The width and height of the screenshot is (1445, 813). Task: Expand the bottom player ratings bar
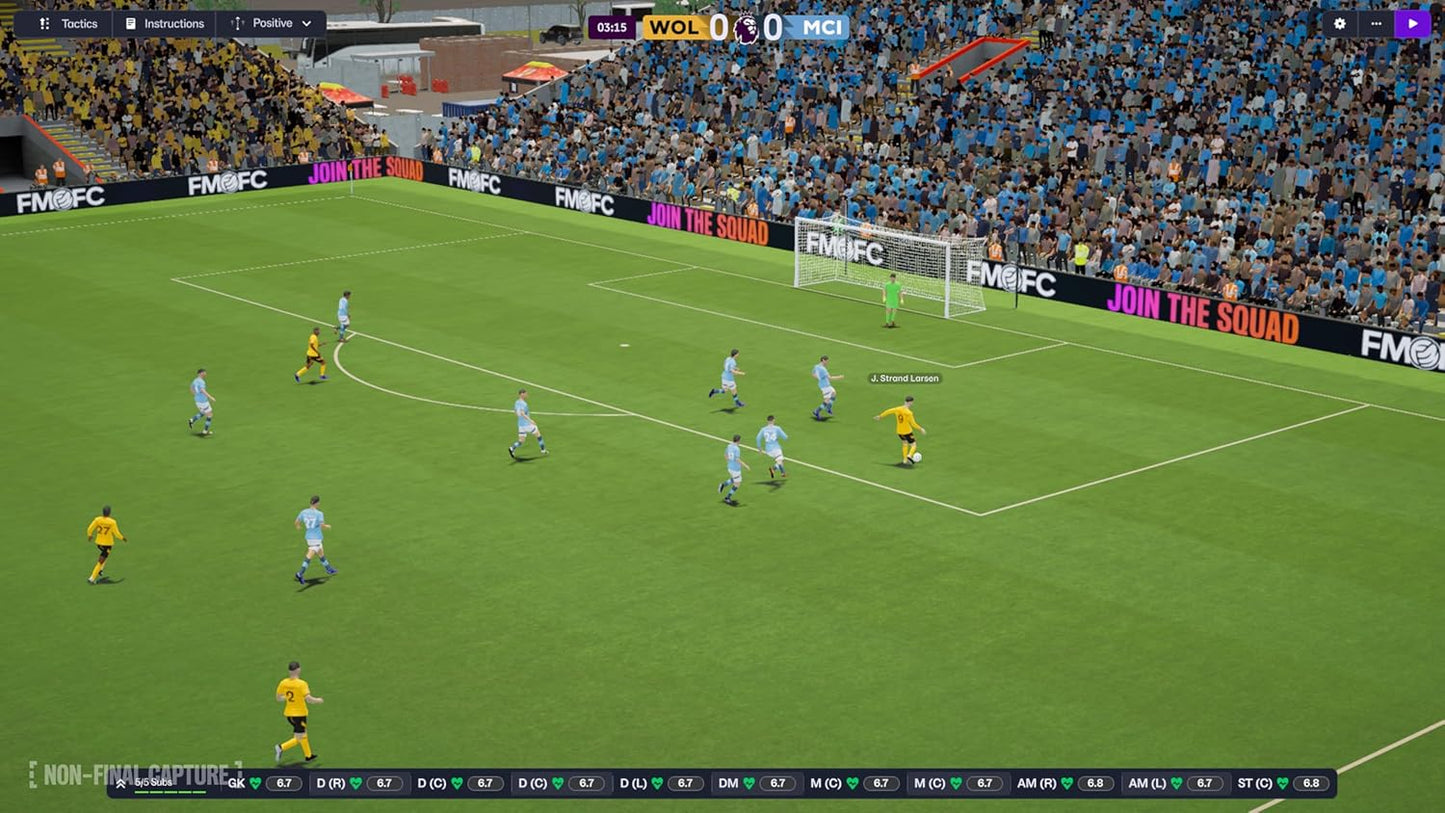(x=121, y=783)
